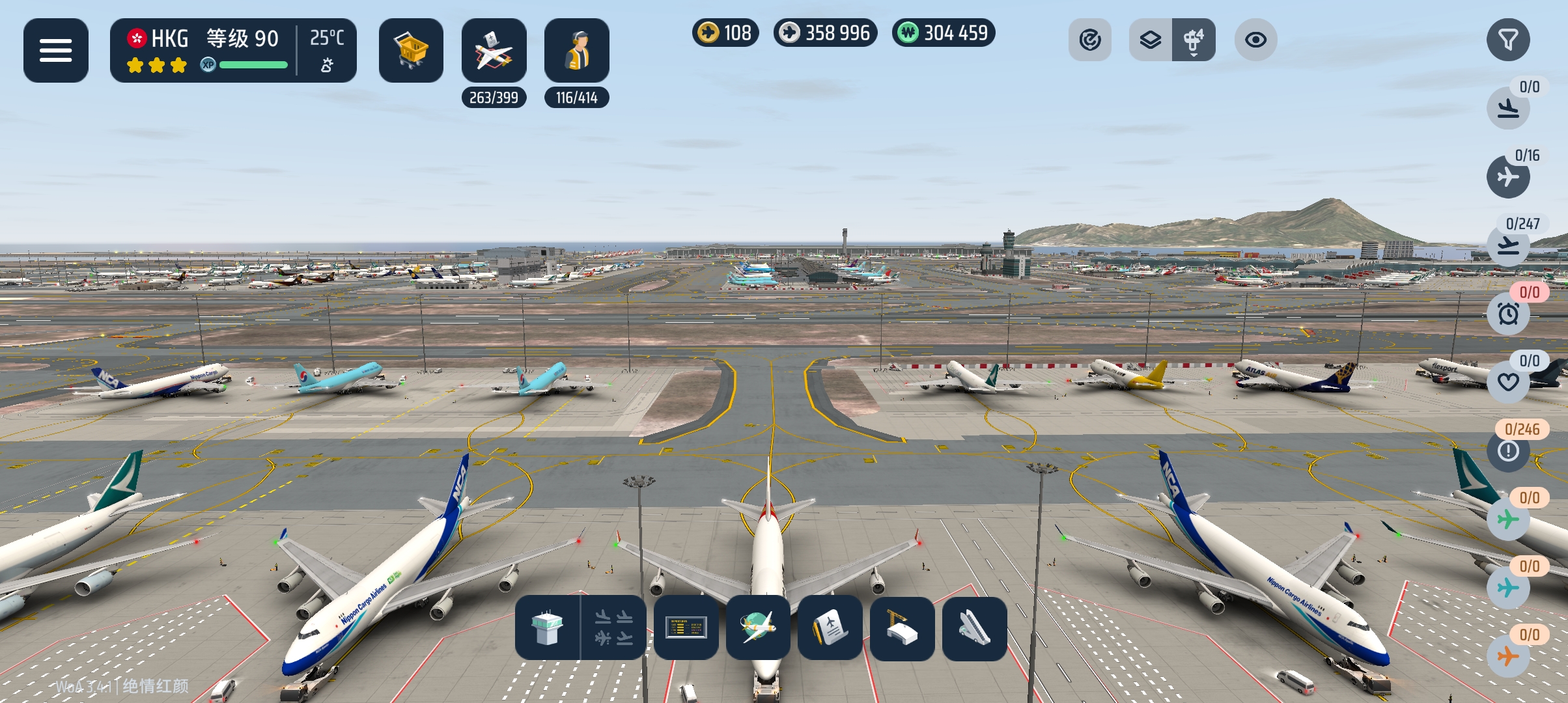Open the staff personnel panel
Viewport: 1568px width, 703px height.
click(x=576, y=50)
